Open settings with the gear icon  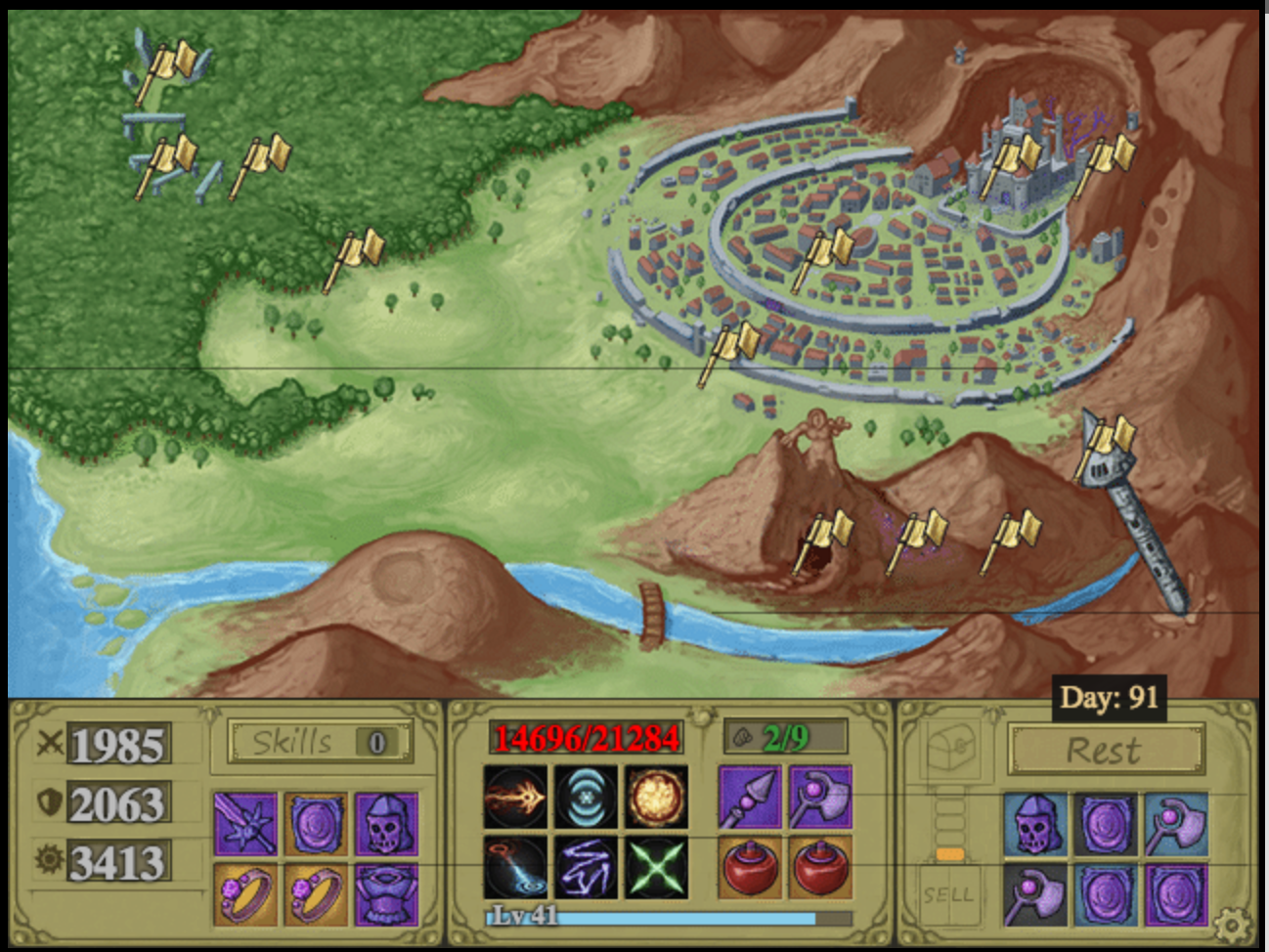[x=1231, y=923]
